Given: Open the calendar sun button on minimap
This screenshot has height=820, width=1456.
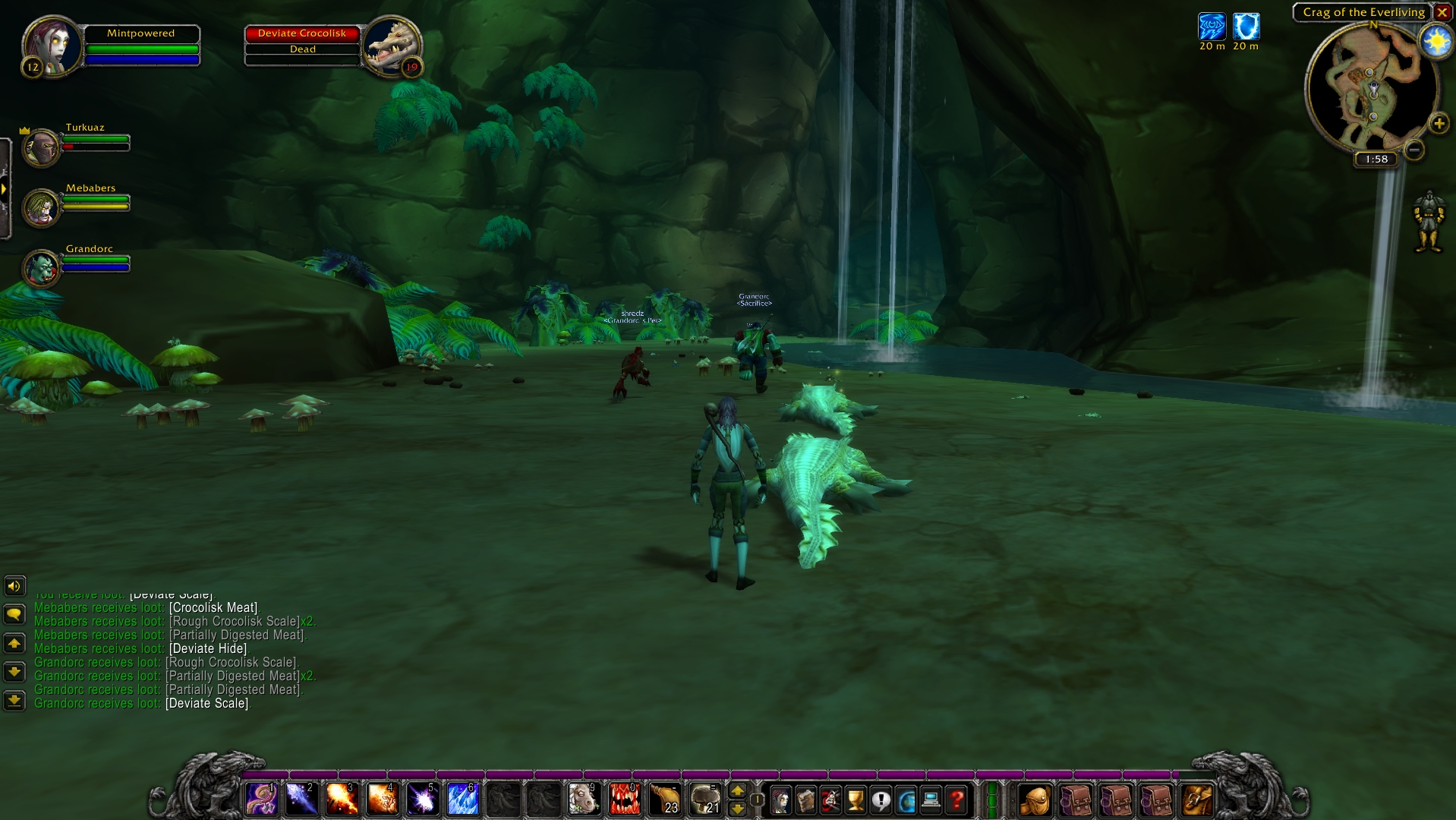Looking at the screenshot, I should tap(1436, 41).
